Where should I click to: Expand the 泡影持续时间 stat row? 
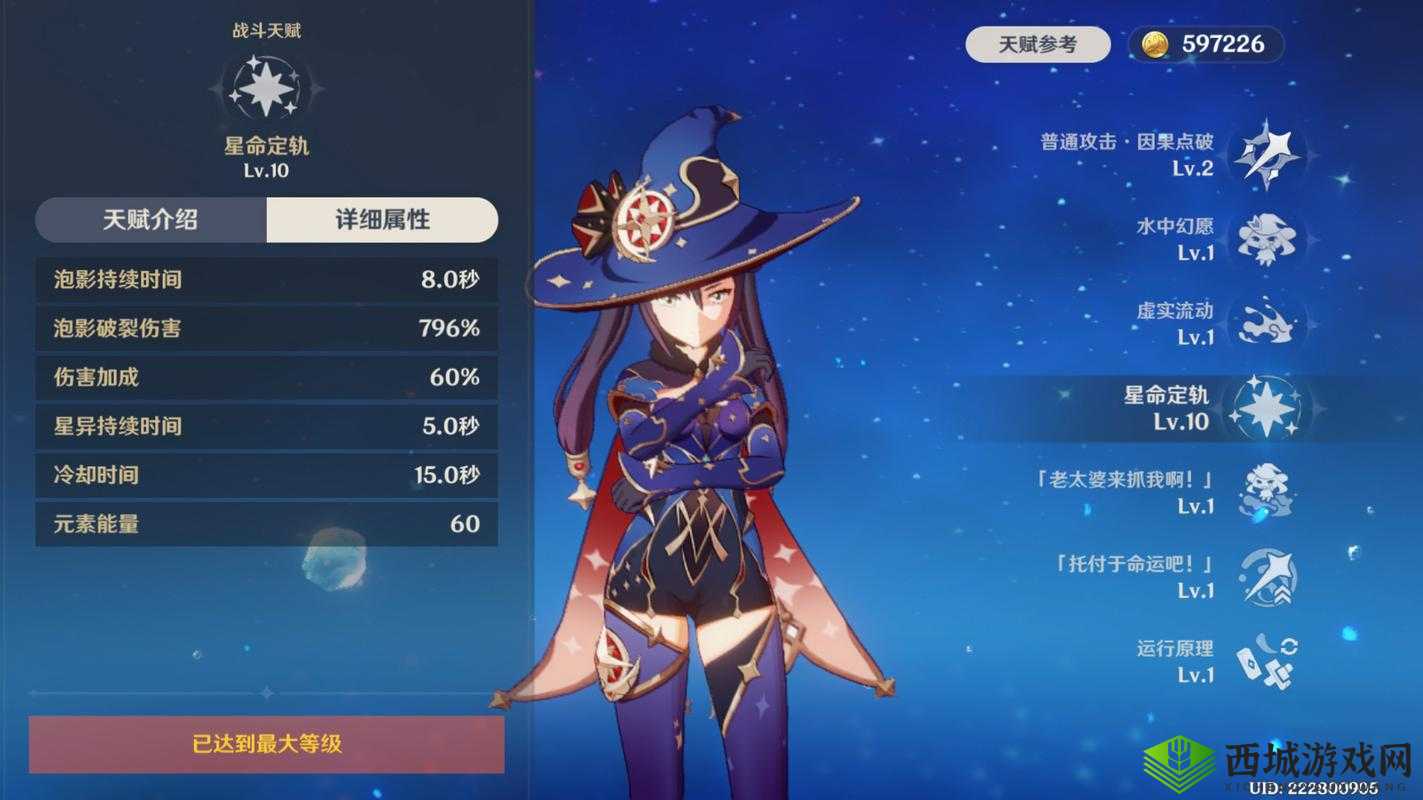265,281
